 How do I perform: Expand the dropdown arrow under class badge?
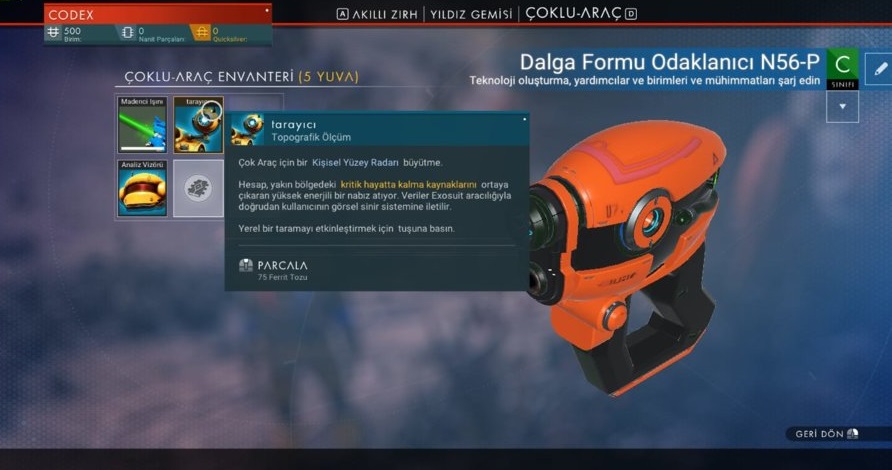[x=842, y=107]
